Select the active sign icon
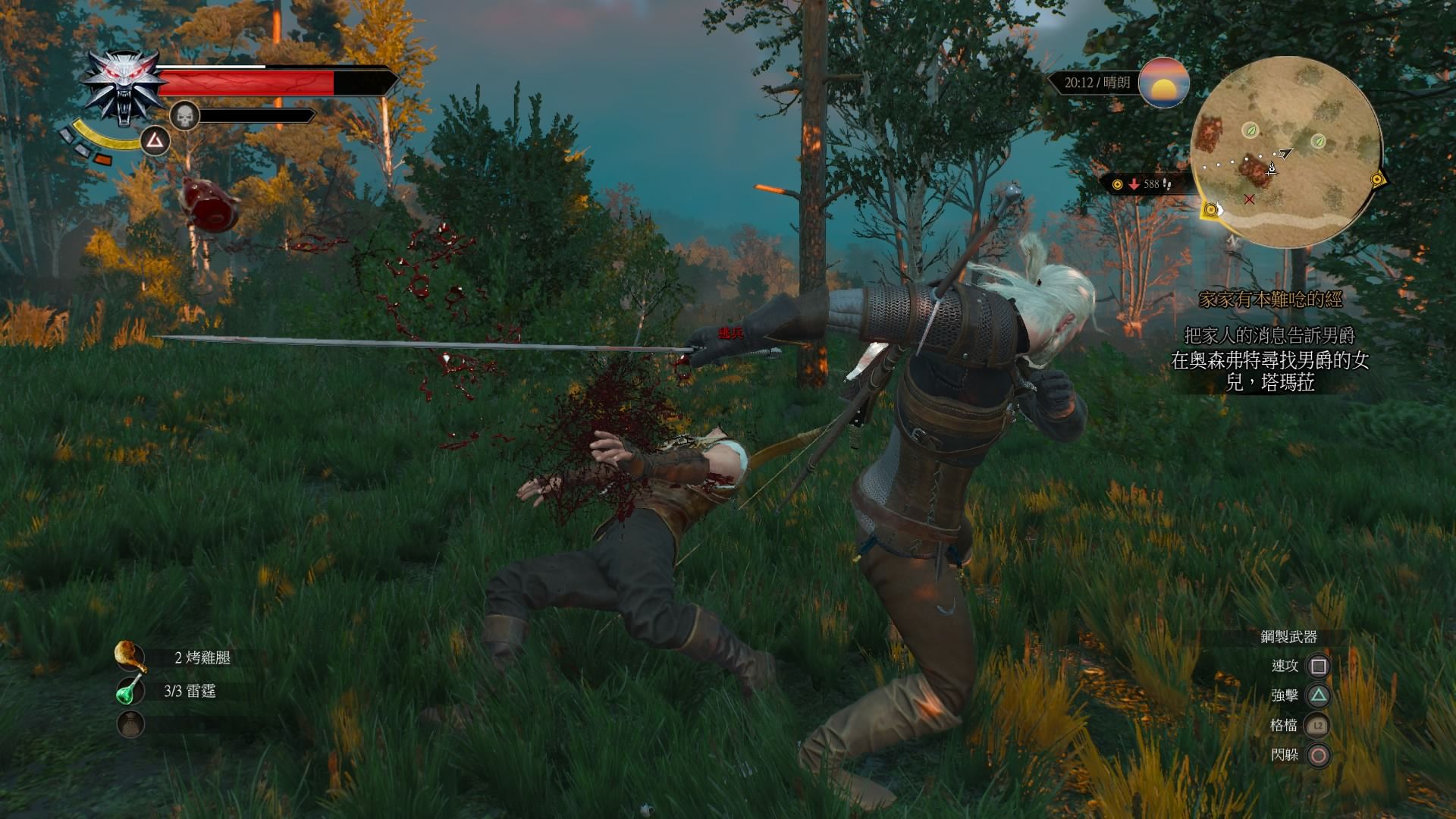1456x819 pixels. 155,140
